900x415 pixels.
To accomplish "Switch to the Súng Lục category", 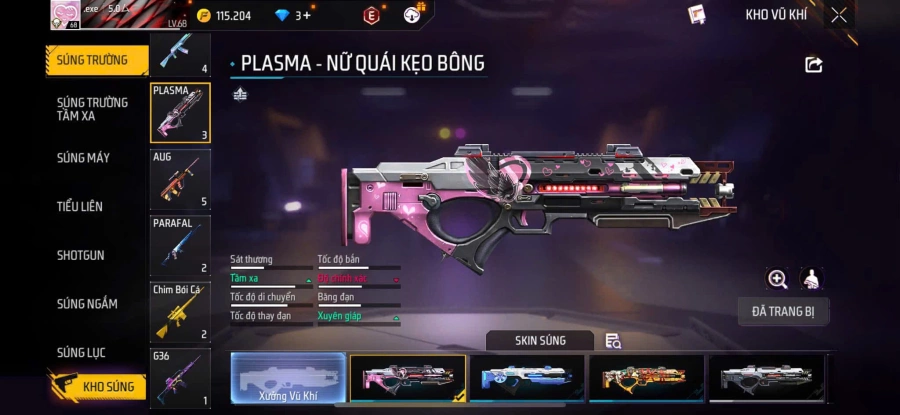I will pos(81,352).
